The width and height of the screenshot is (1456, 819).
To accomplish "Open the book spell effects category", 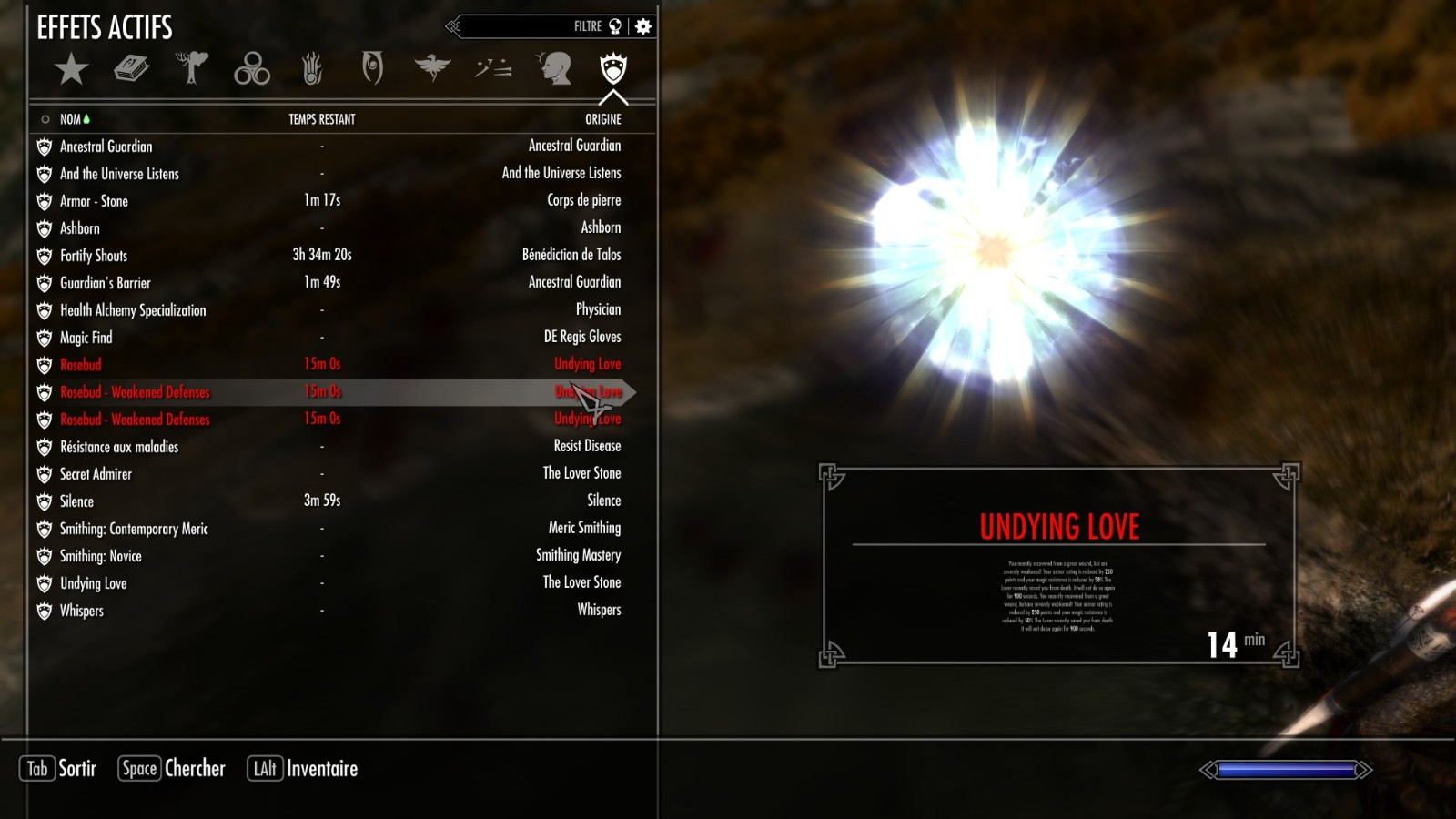I will point(130,68).
